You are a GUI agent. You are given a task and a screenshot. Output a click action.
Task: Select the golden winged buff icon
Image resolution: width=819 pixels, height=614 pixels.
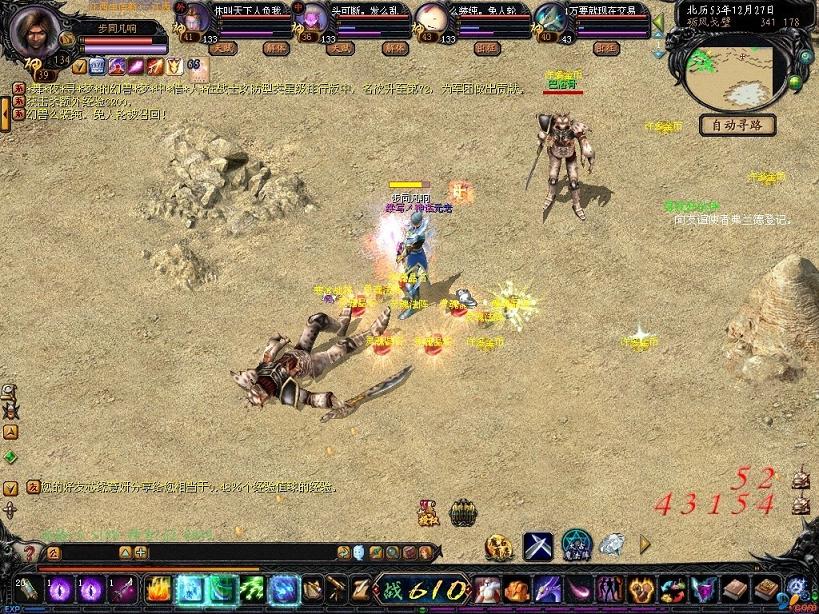[x=174, y=66]
